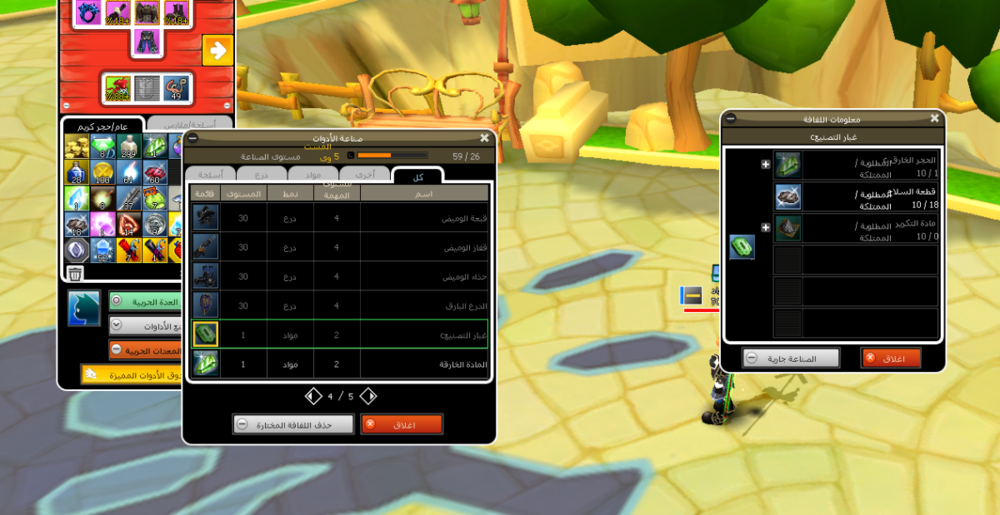Viewport: 1000px width, 515px height.
Task: Click the red إغلاق button in scroll info window
Action: coord(890,358)
